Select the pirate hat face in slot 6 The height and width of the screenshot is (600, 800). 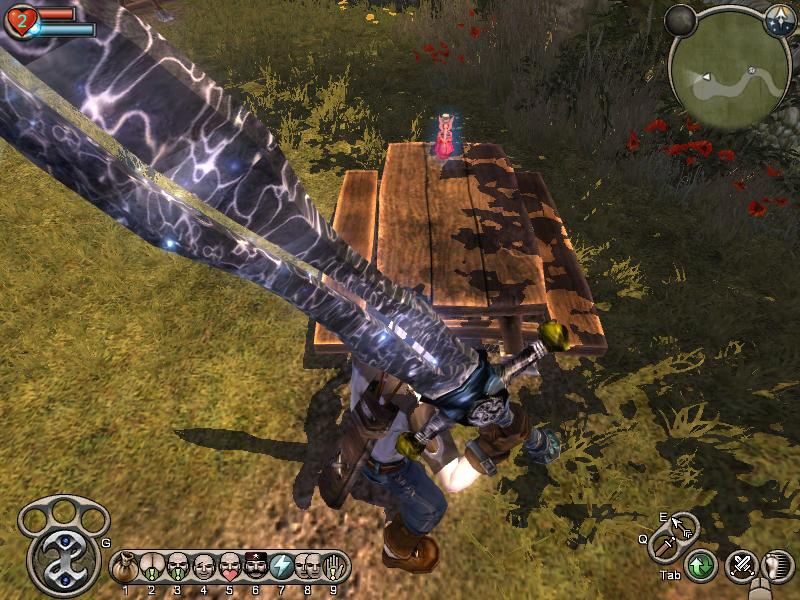256,568
